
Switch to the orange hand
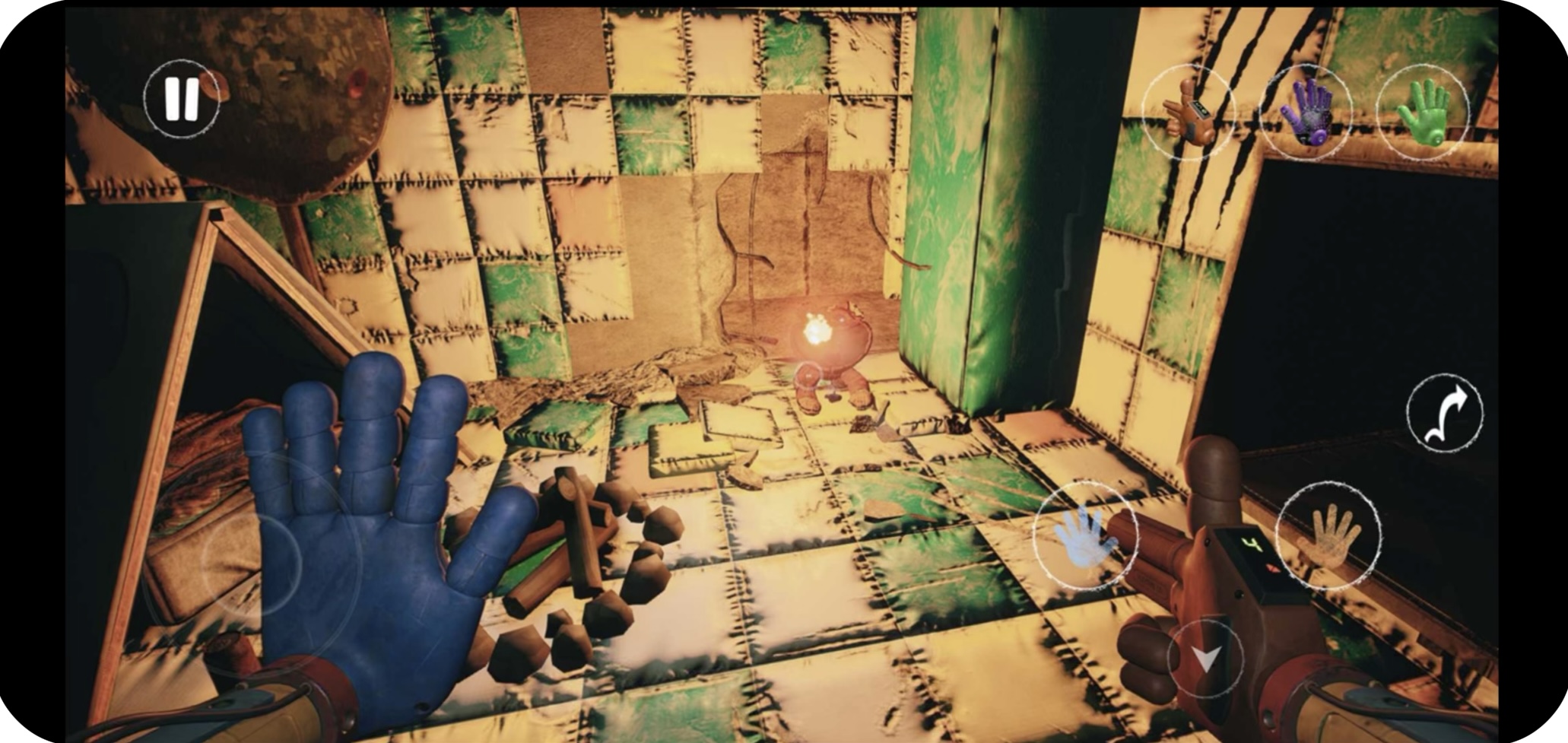point(1188,111)
